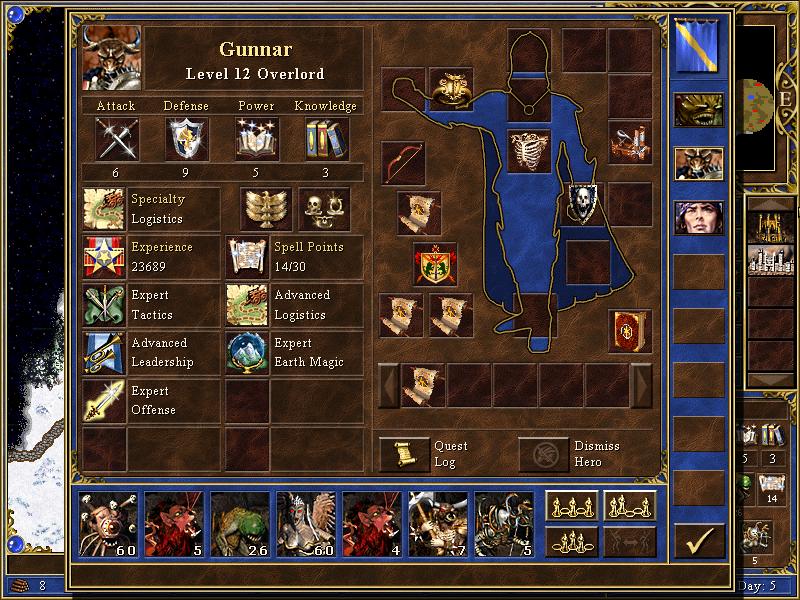
Task: Select the Advanced Leadership skill
Action: tap(105, 353)
